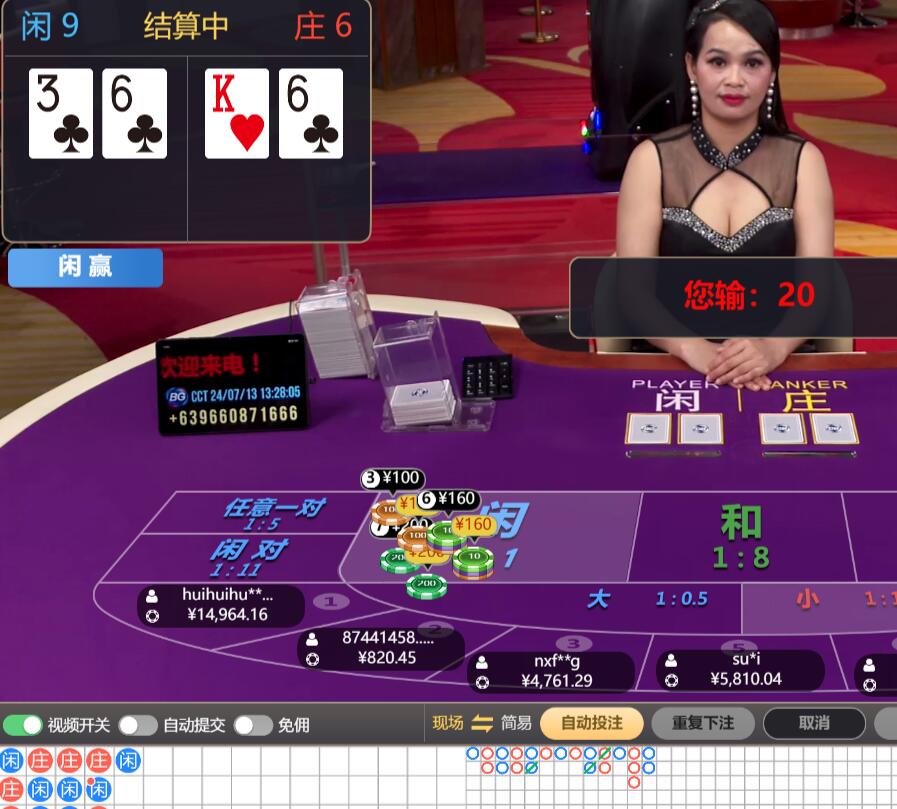
Task: Activate the 自动投注 auto-bet button
Action: (591, 723)
